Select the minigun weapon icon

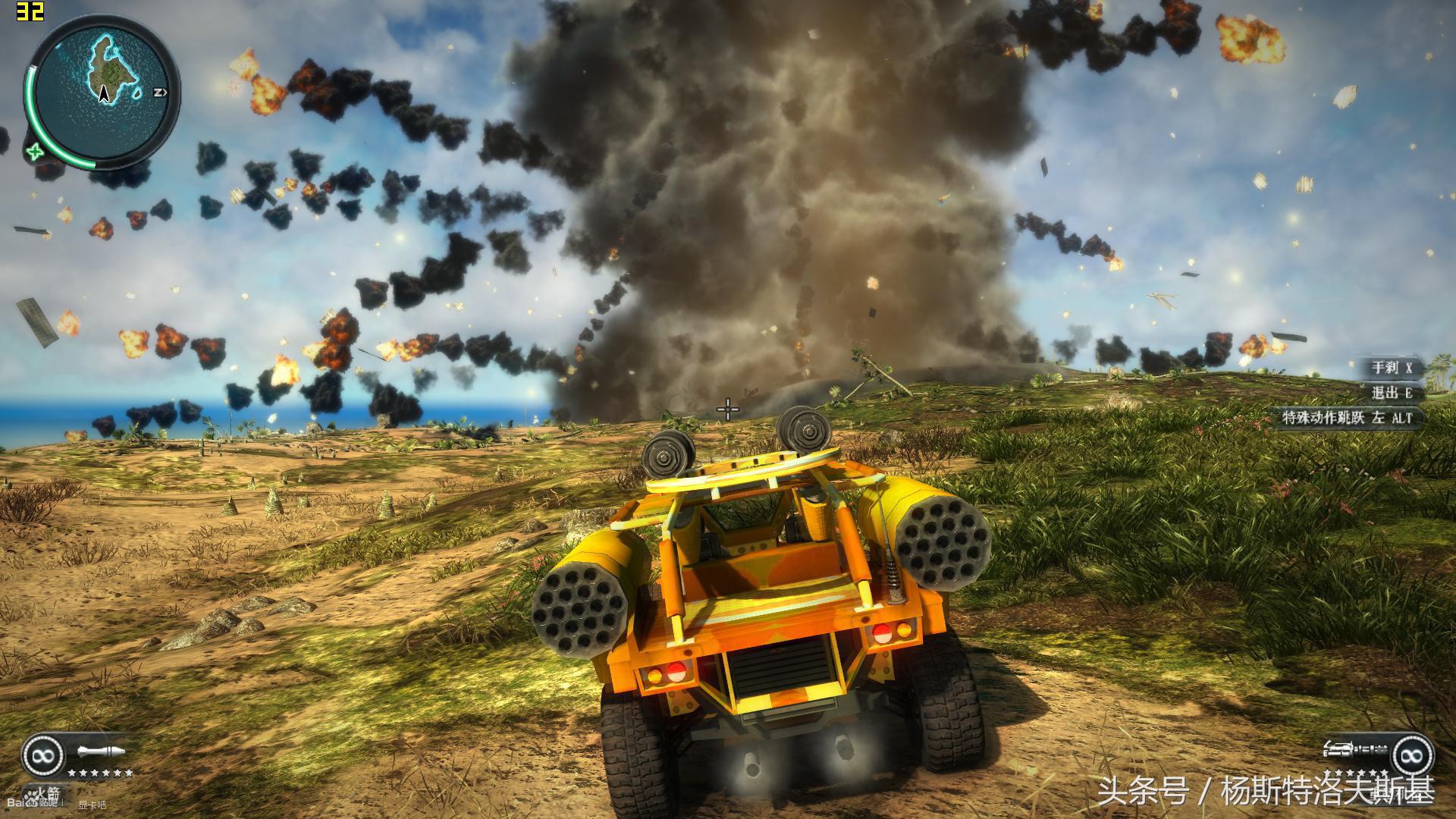tap(1354, 751)
